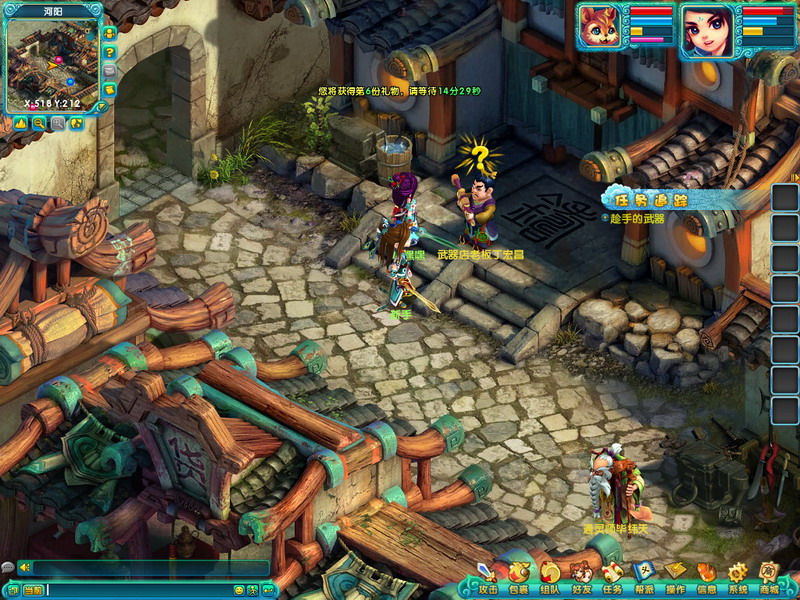This screenshot has height=600, width=800.
Task: Open the 帮派 guild panel
Action: (644, 575)
